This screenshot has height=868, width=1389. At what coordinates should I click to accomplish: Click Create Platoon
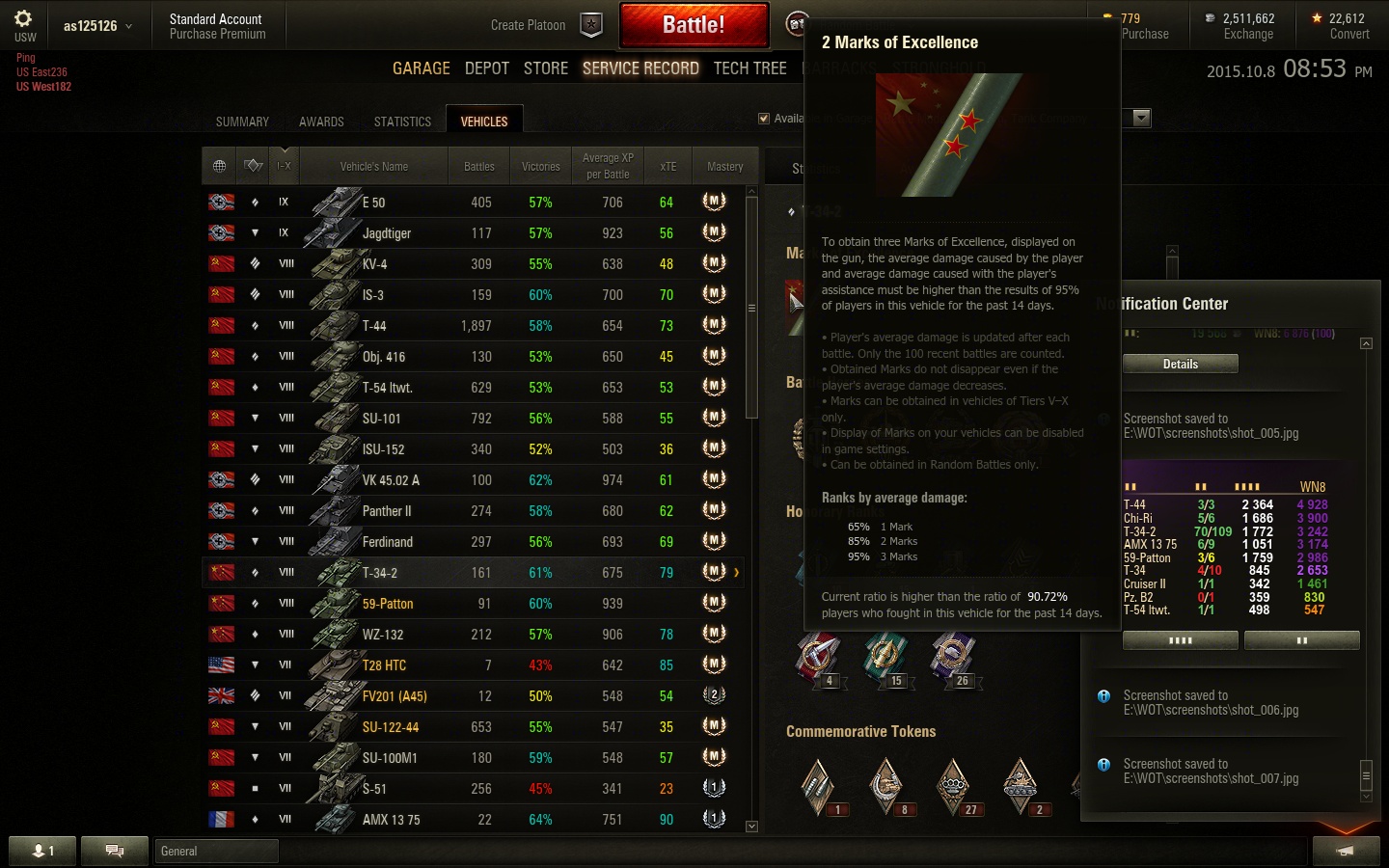click(529, 25)
